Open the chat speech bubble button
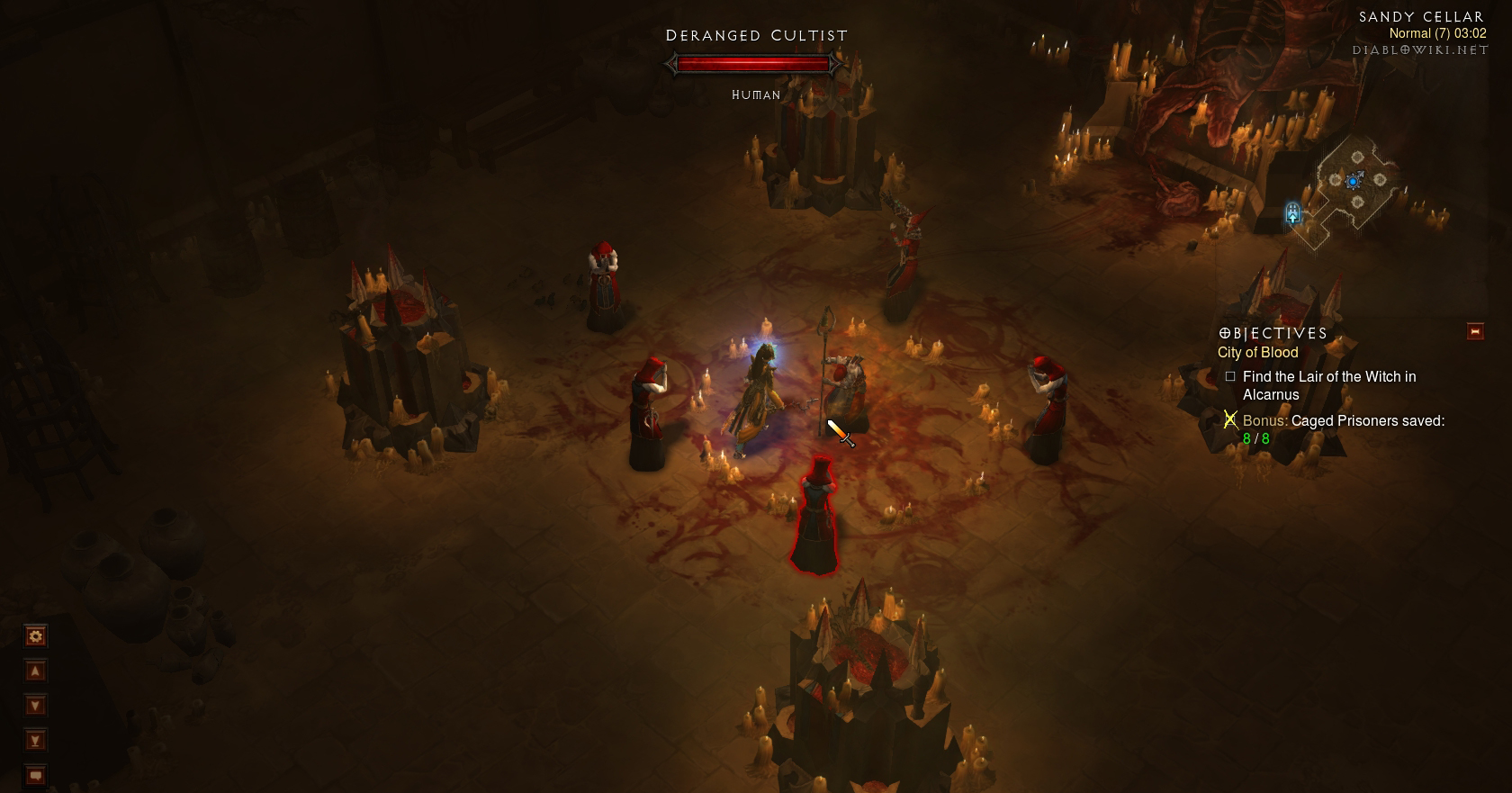 click(x=35, y=775)
